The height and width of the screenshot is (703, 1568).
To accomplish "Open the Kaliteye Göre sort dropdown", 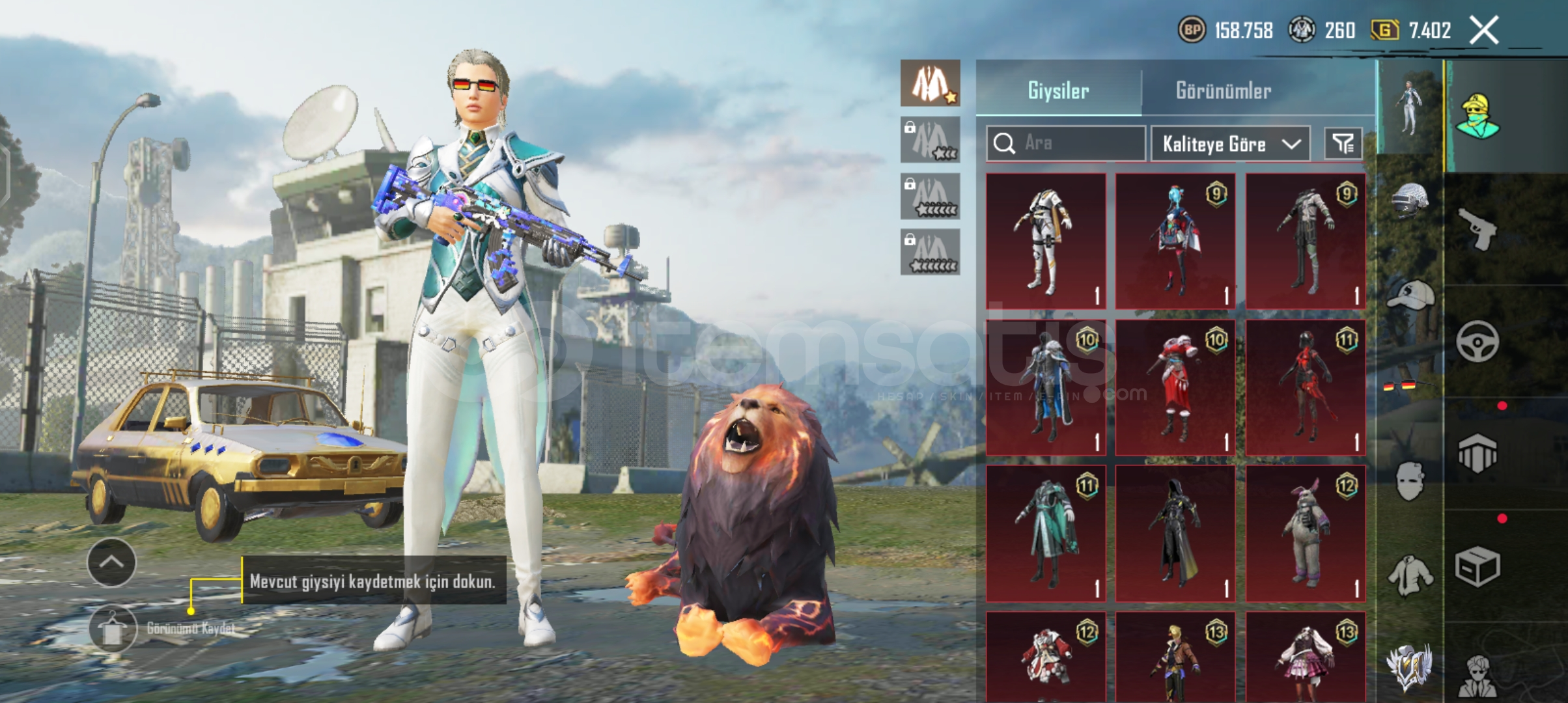I will tap(1230, 144).
